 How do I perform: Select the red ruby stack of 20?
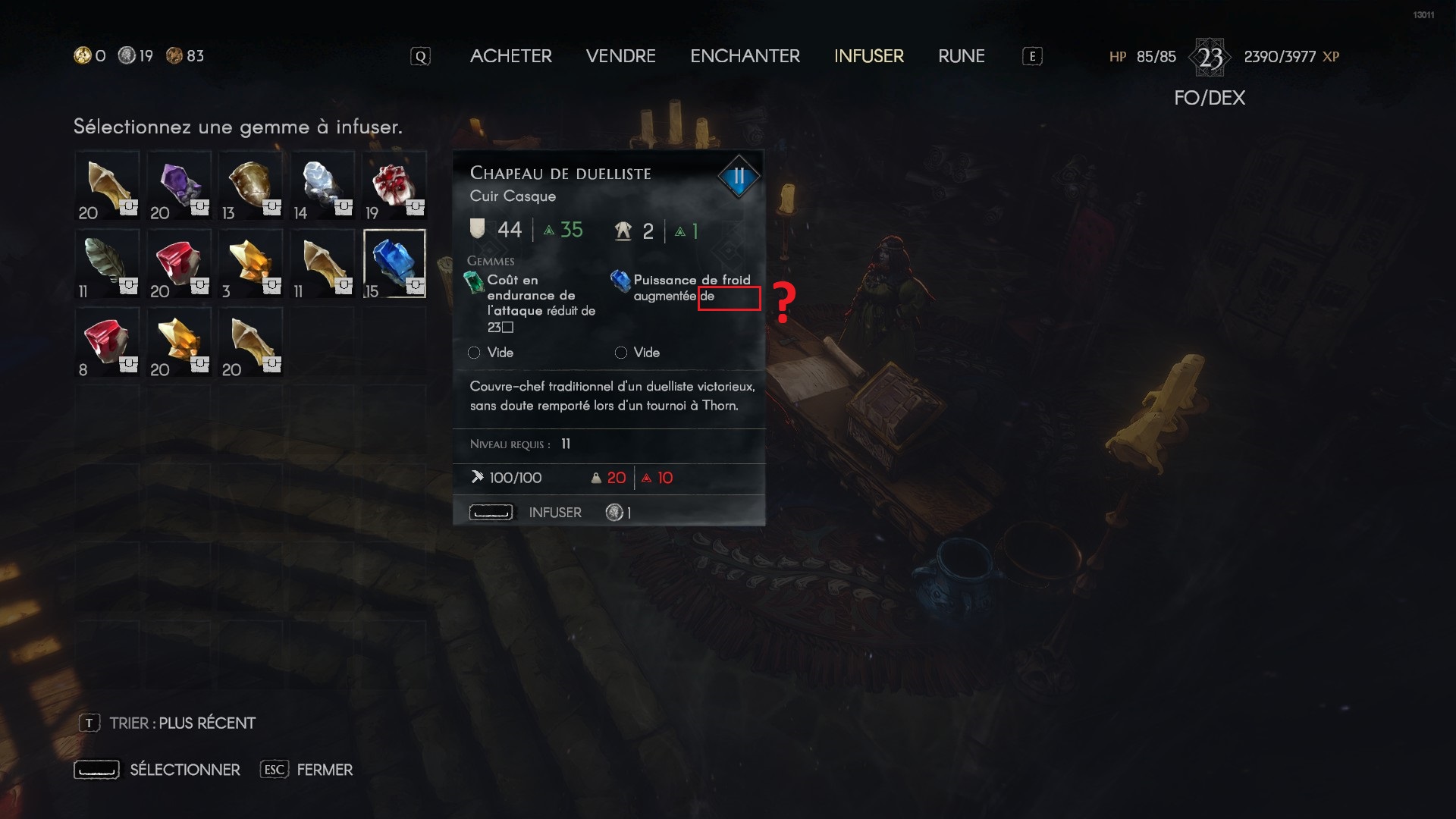179,264
